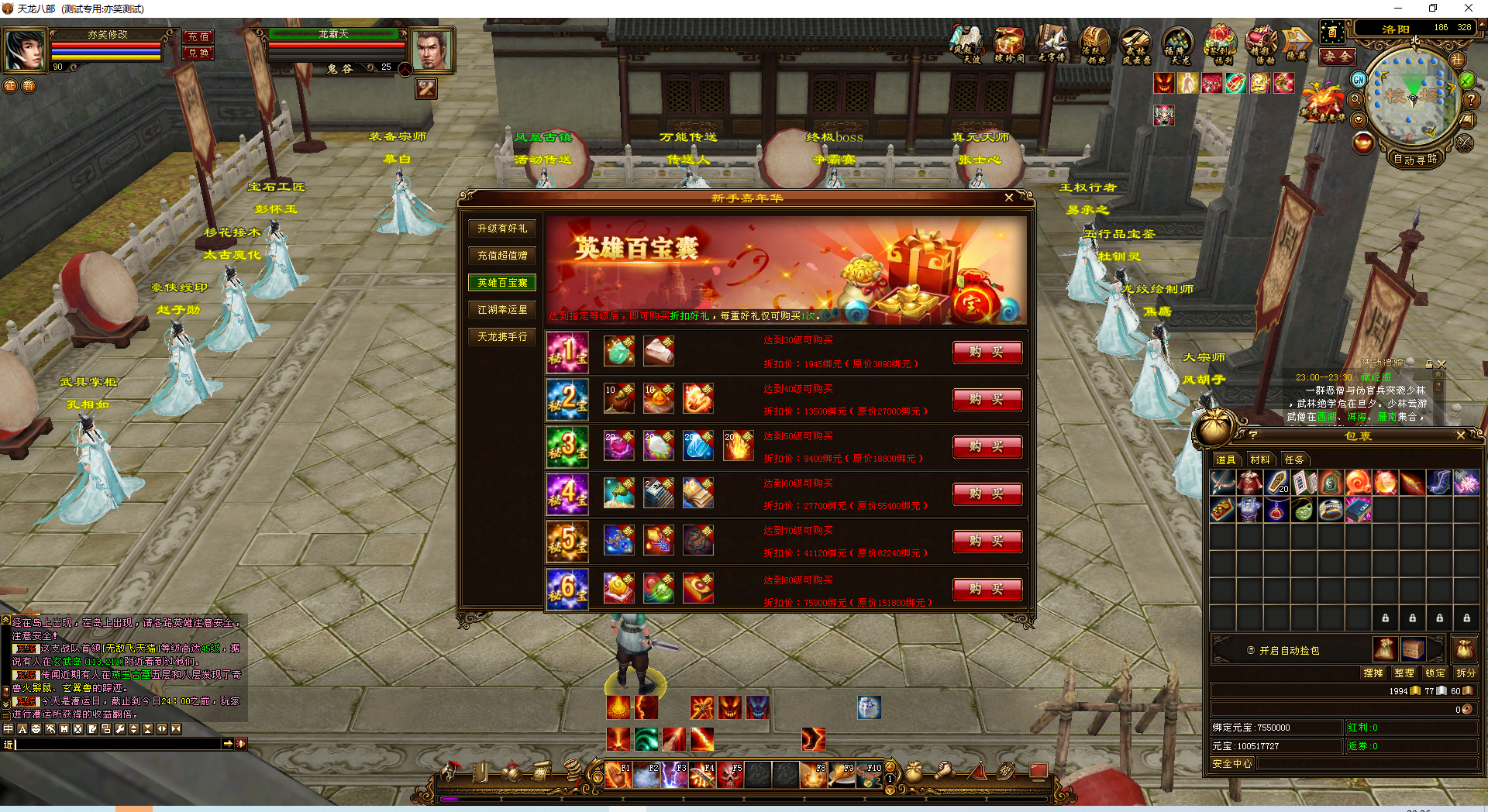Click the 整理 button to sort the bag
The image size is (1488, 812).
(1404, 673)
